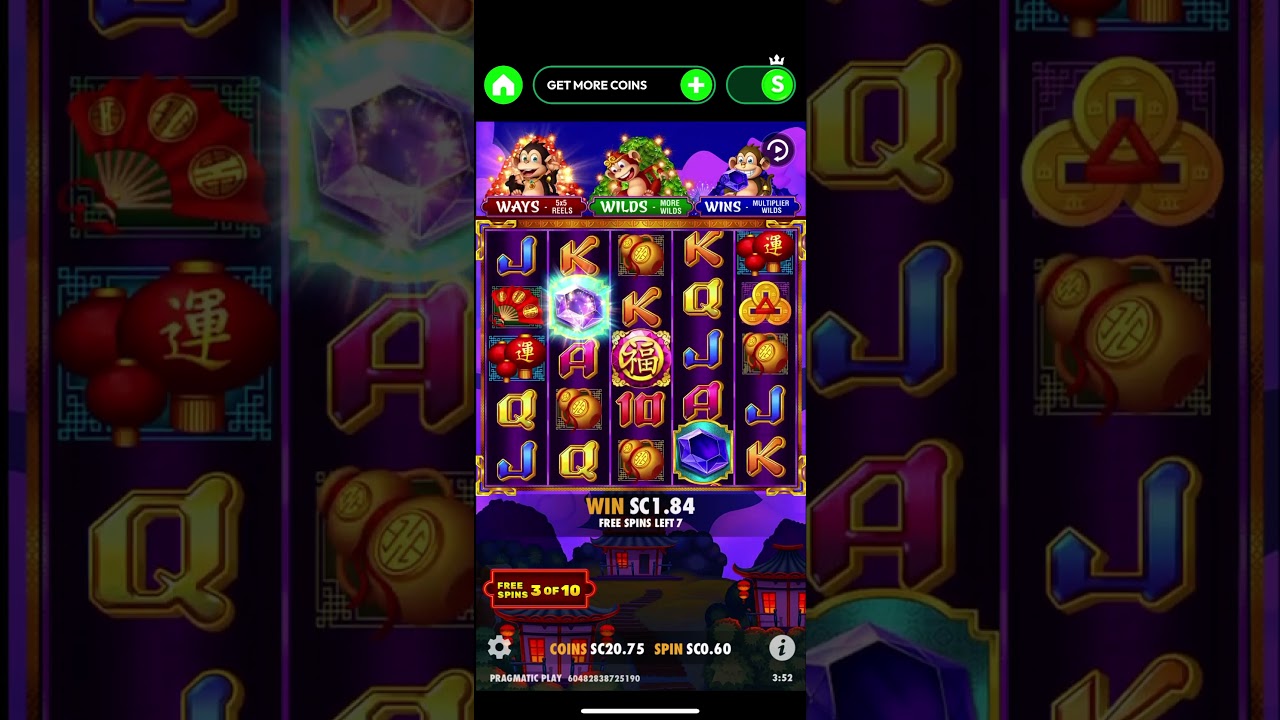
Task: Tap the green home icon
Action: (x=504, y=85)
